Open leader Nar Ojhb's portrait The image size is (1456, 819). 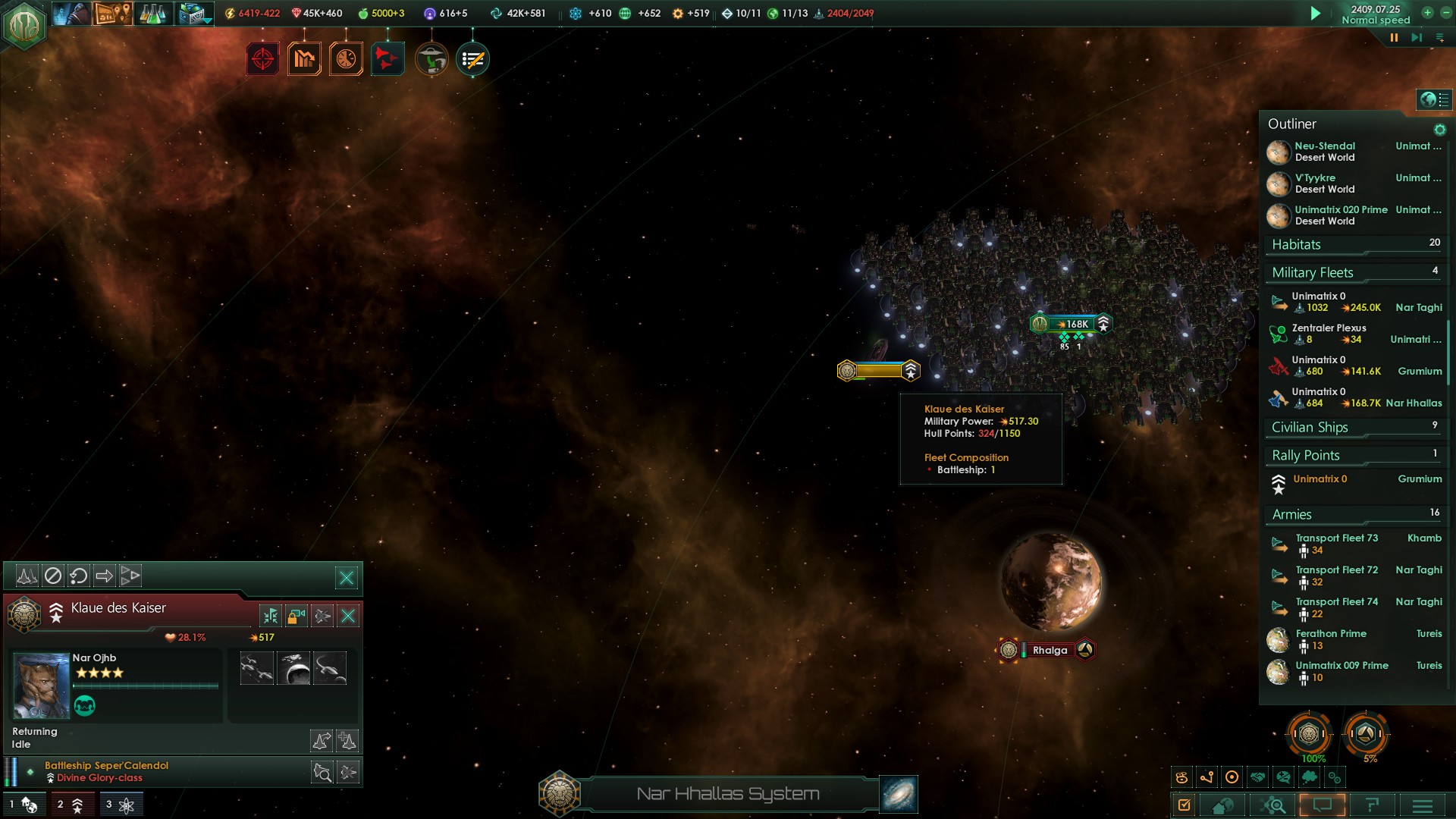(42, 686)
